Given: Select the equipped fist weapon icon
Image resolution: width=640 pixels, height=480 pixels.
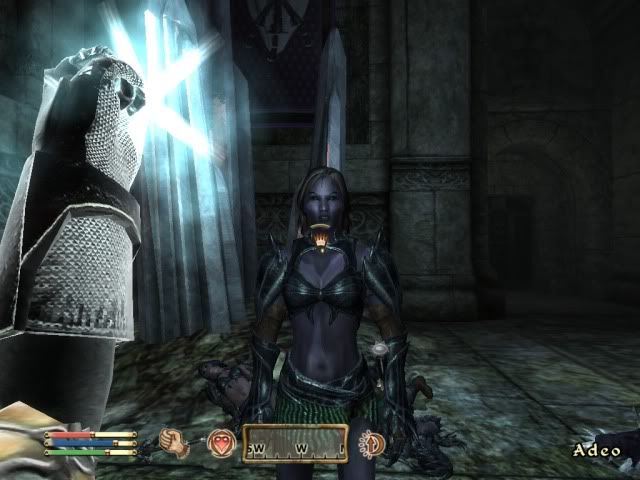Looking at the screenshot, I should [178, 442].
